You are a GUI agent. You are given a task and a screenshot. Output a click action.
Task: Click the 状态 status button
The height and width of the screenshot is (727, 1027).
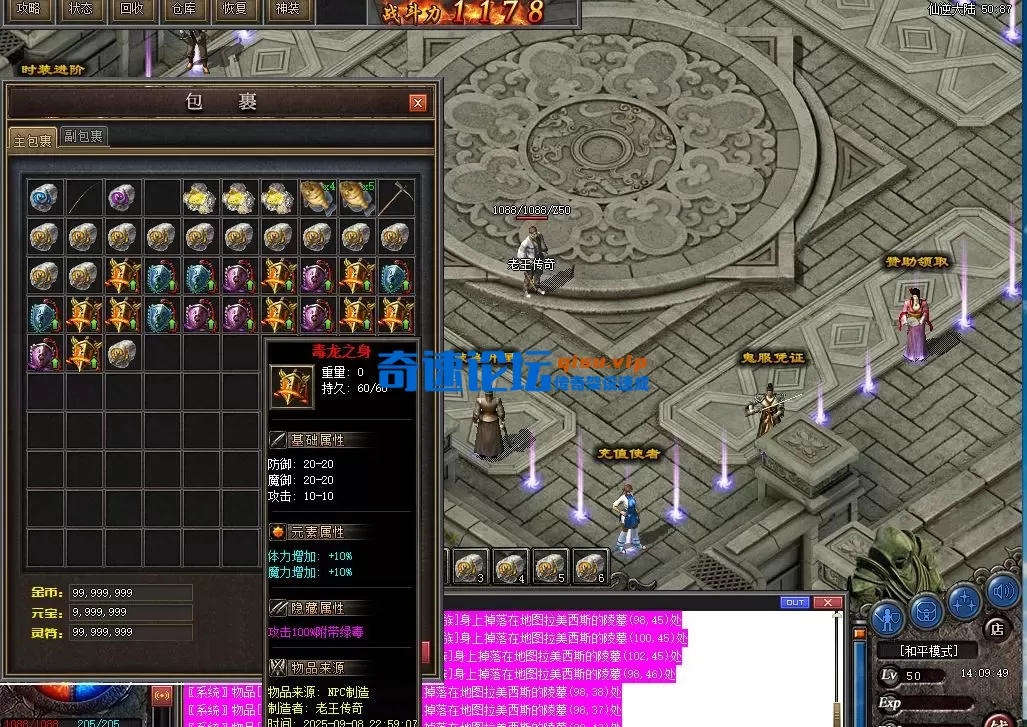tap(80, 9)
